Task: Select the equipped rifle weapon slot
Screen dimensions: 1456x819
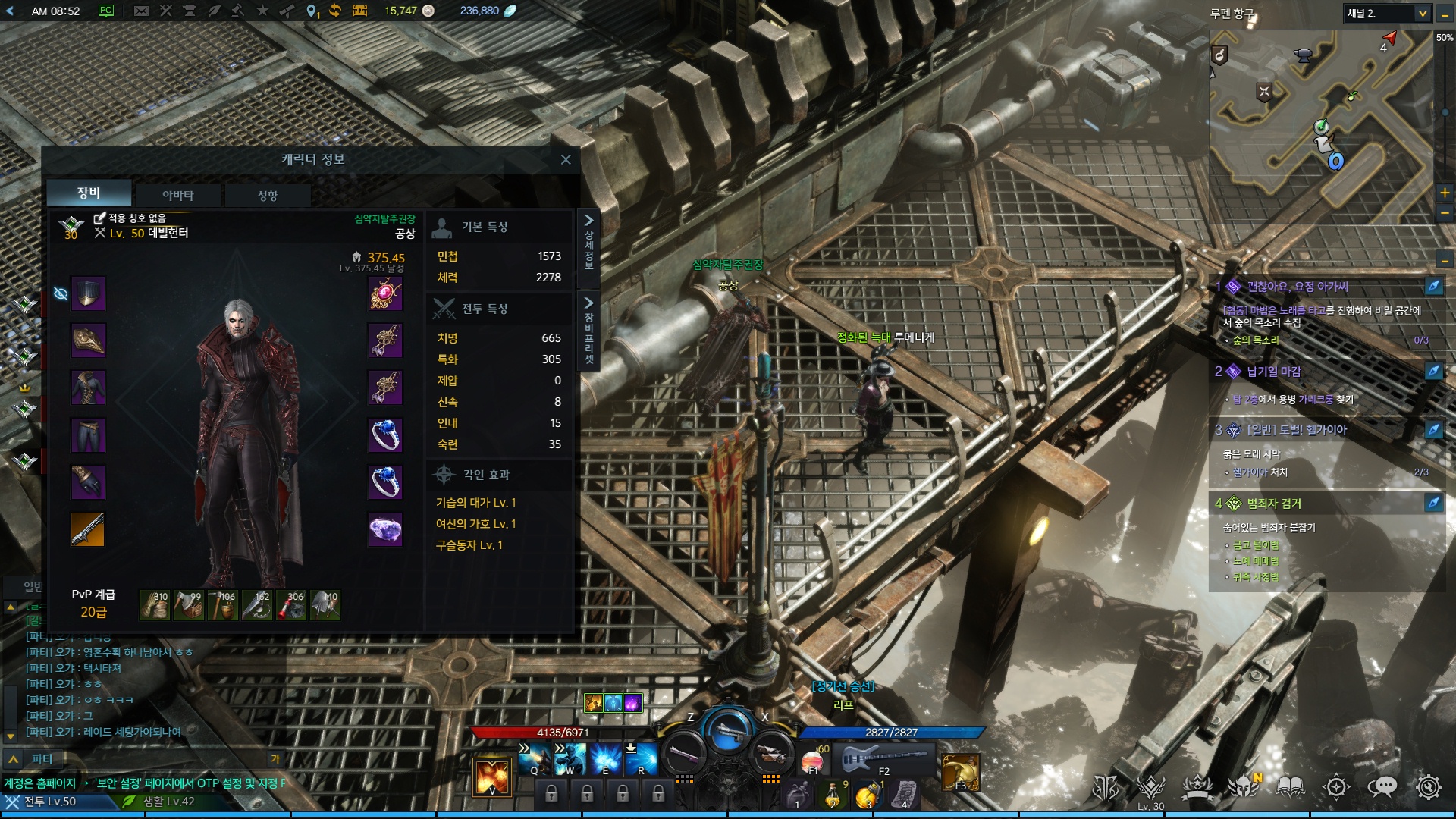Action: pyautogui.click(x=88, y=529)
